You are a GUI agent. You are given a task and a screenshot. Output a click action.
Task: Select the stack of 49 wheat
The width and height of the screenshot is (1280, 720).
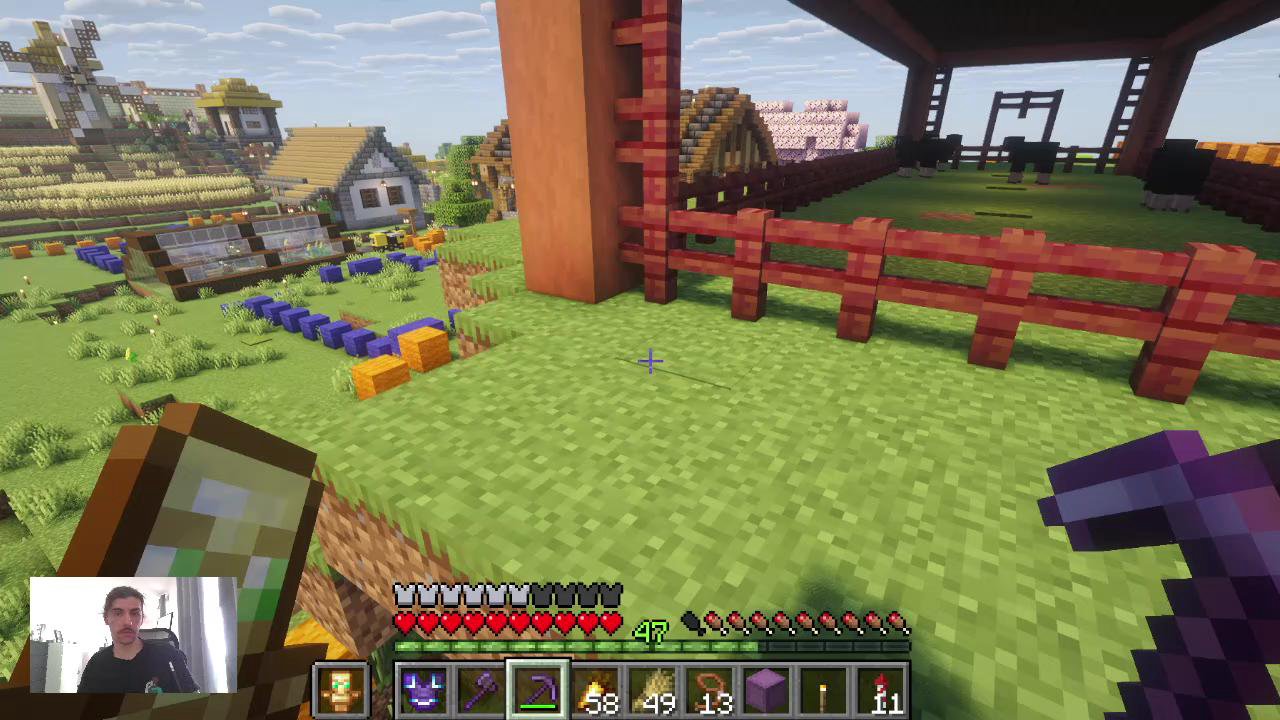[653, 690]
